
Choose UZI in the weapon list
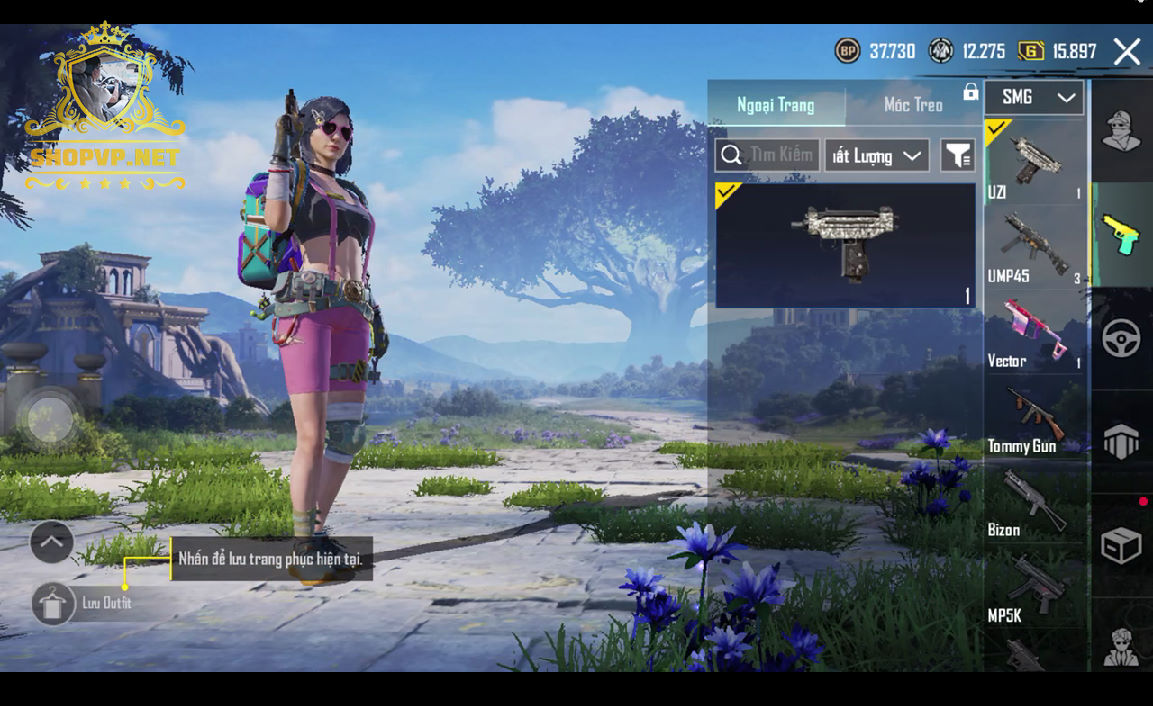click(x=1034, y=163)
